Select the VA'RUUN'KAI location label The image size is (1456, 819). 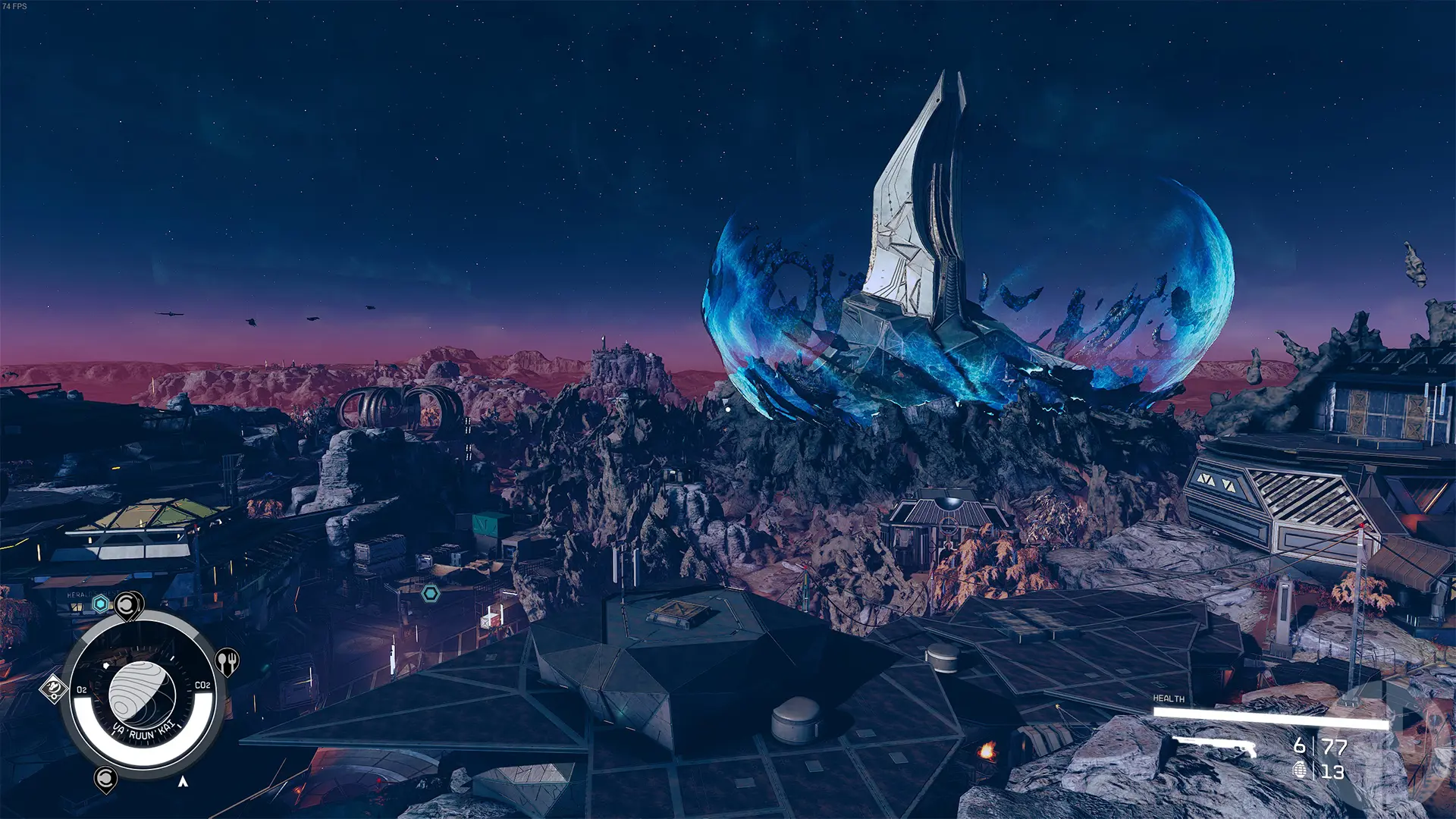pos(145,730)
